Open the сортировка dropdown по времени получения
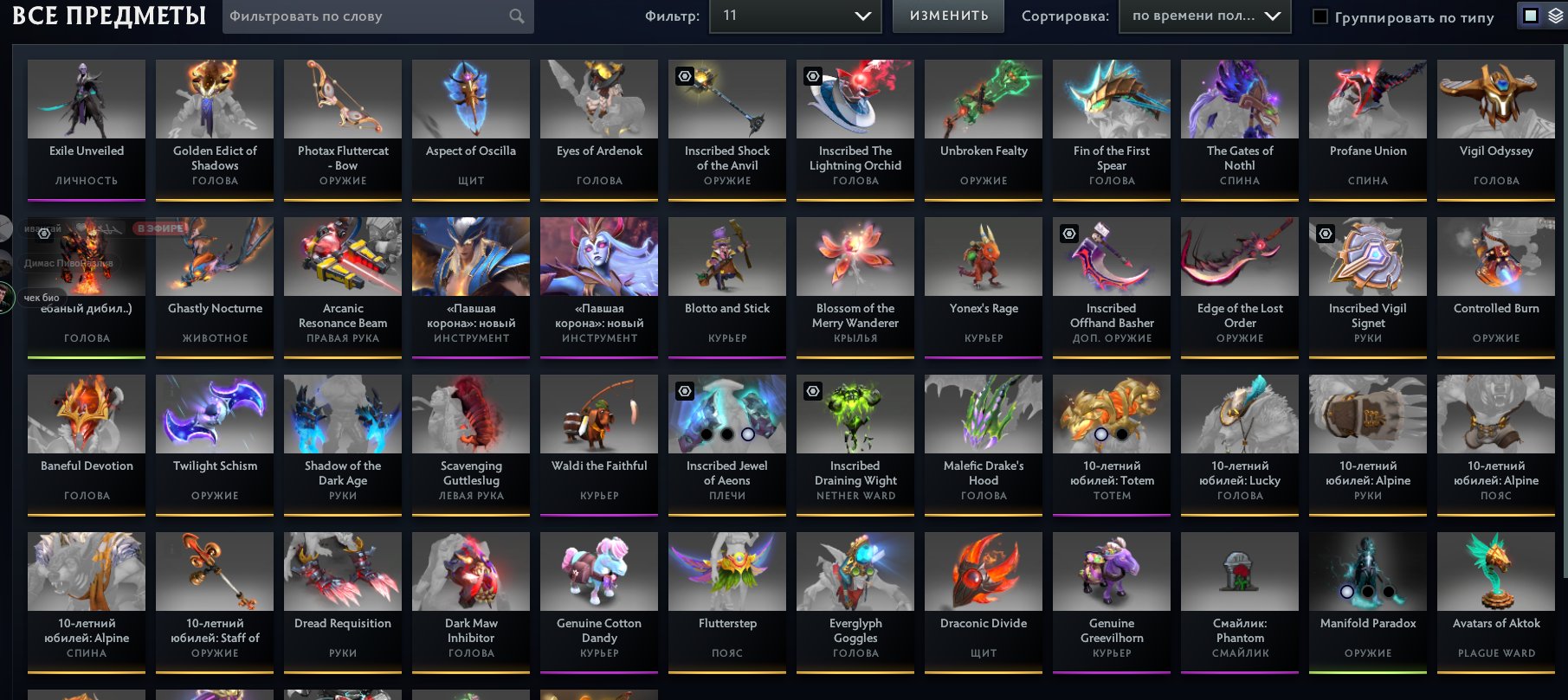The image size is (1568, 700). [1204, 16]
